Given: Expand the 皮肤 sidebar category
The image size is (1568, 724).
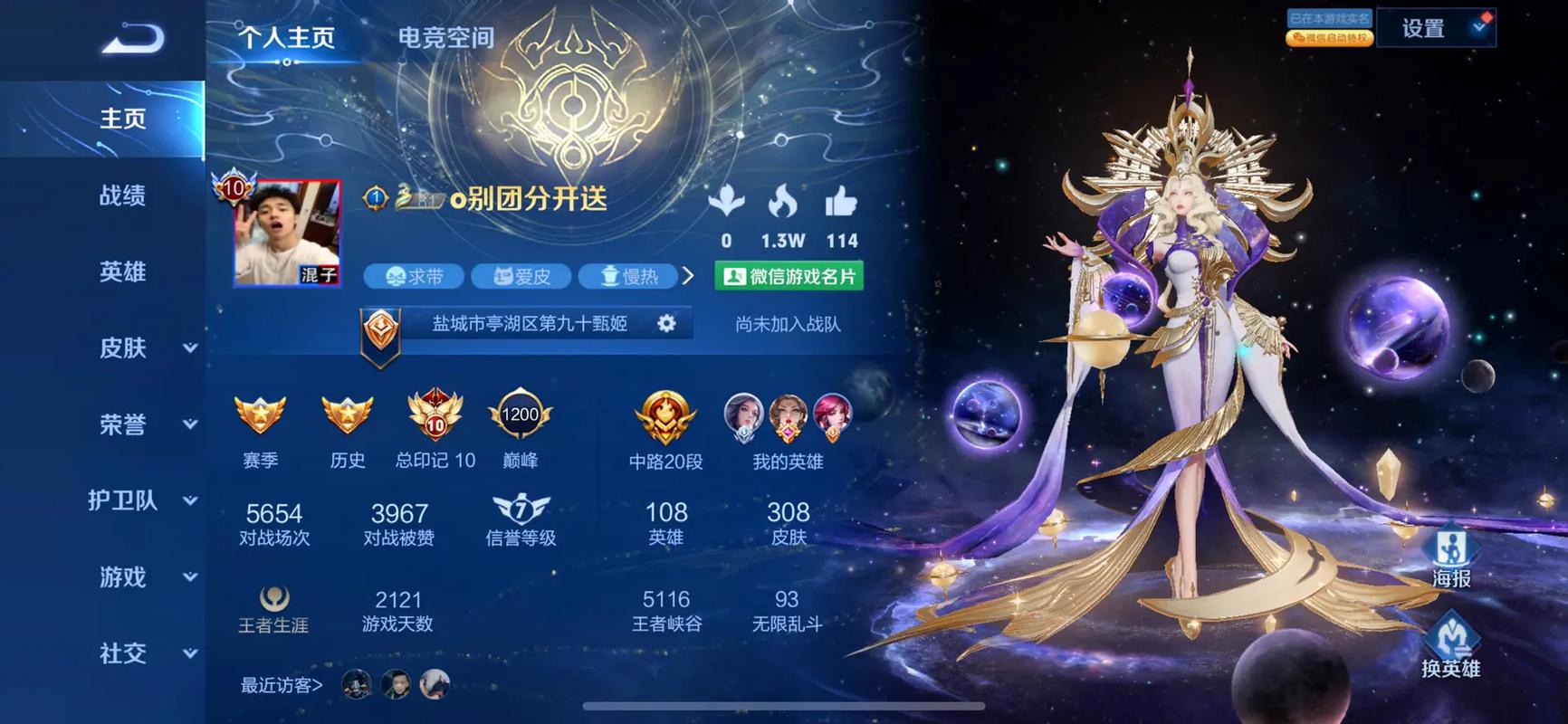Looking at the screenshot, I should [145, 348].
